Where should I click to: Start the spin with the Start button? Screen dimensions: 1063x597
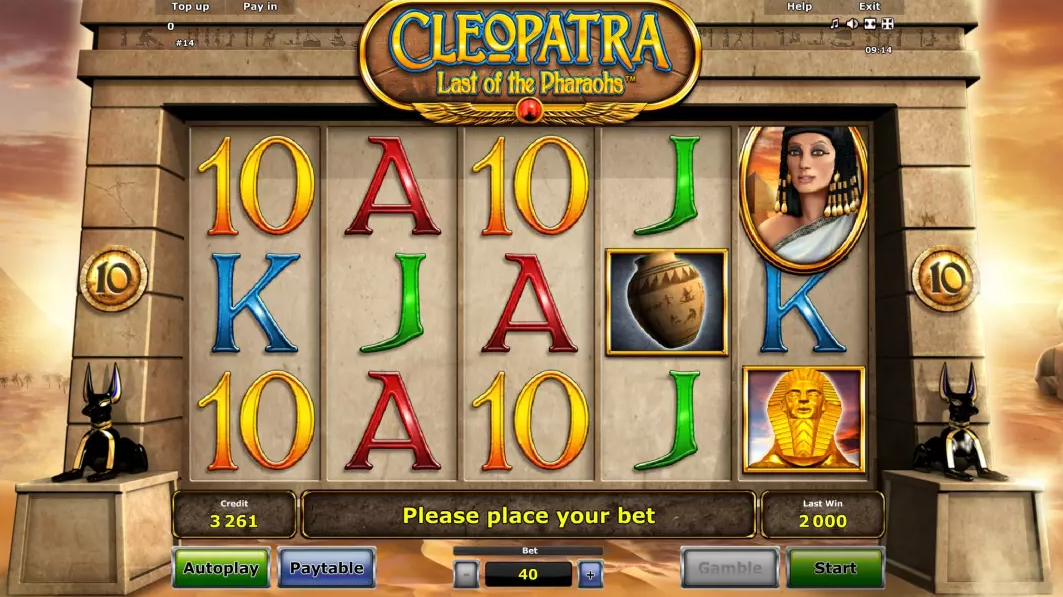[x=835, y=568]
